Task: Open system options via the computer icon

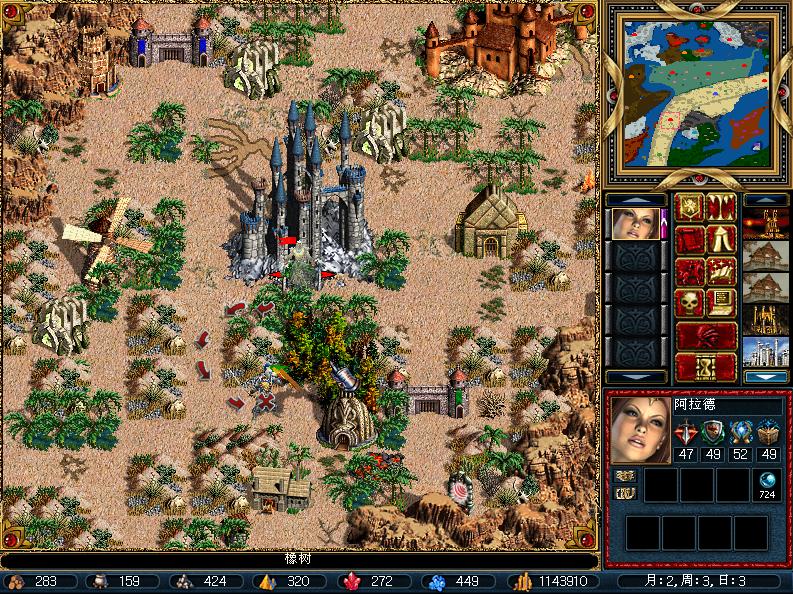Action: point(720,301)
